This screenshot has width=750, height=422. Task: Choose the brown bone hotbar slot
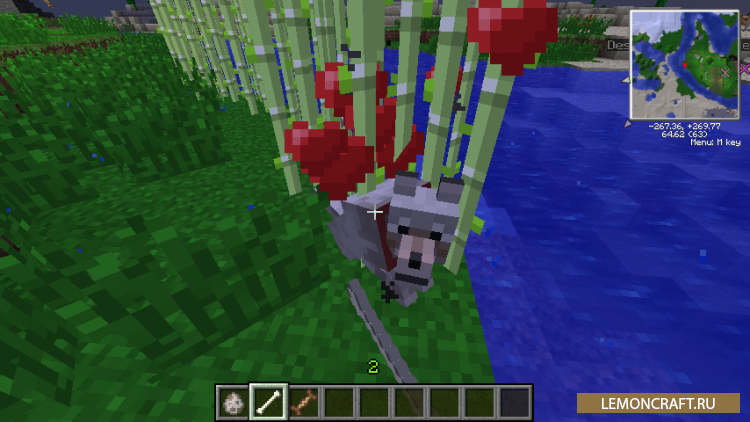click(x=303, y=402)
